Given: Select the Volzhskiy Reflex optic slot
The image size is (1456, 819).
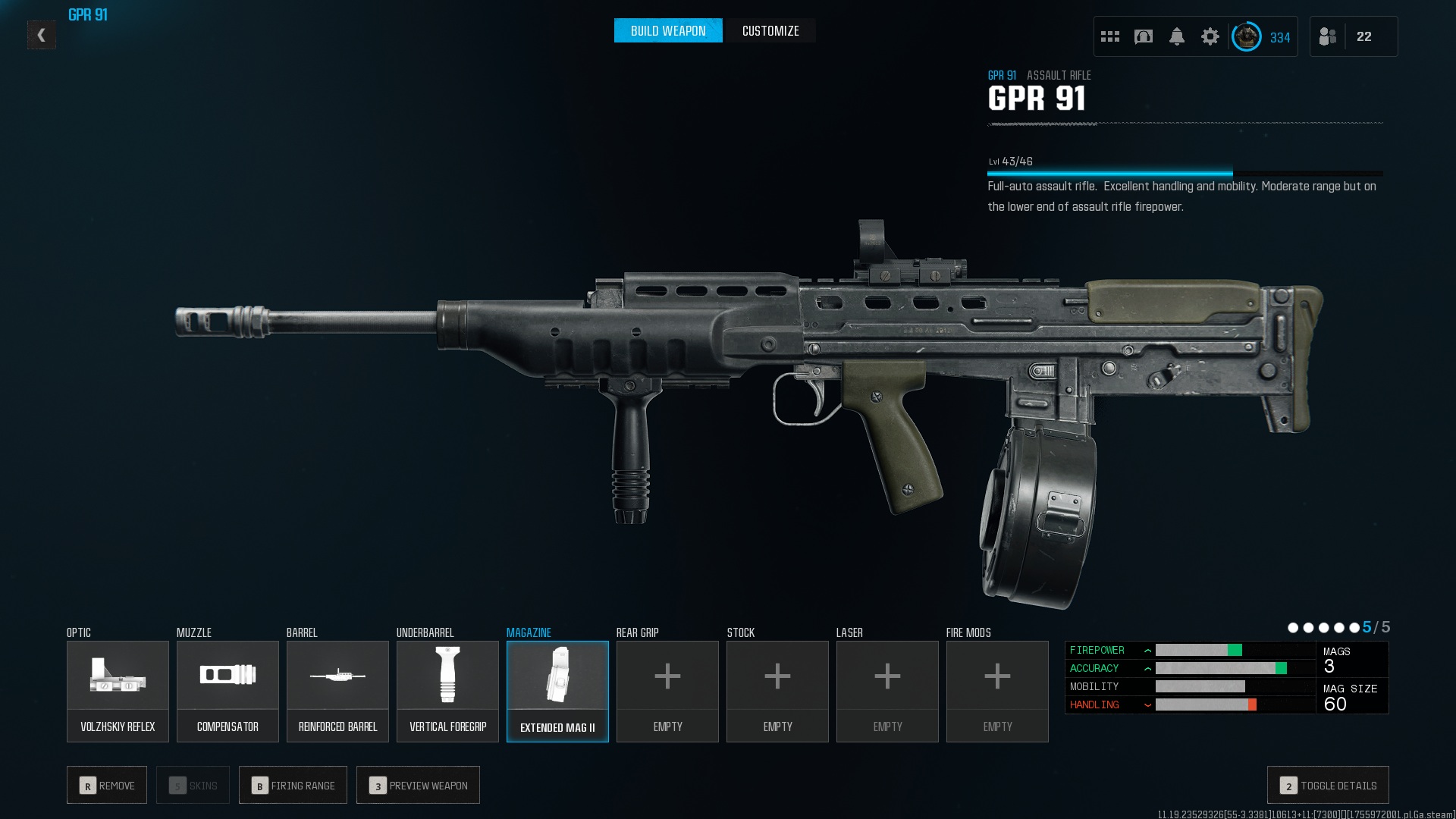Looking at the screenshot, I should pos(118,691).
